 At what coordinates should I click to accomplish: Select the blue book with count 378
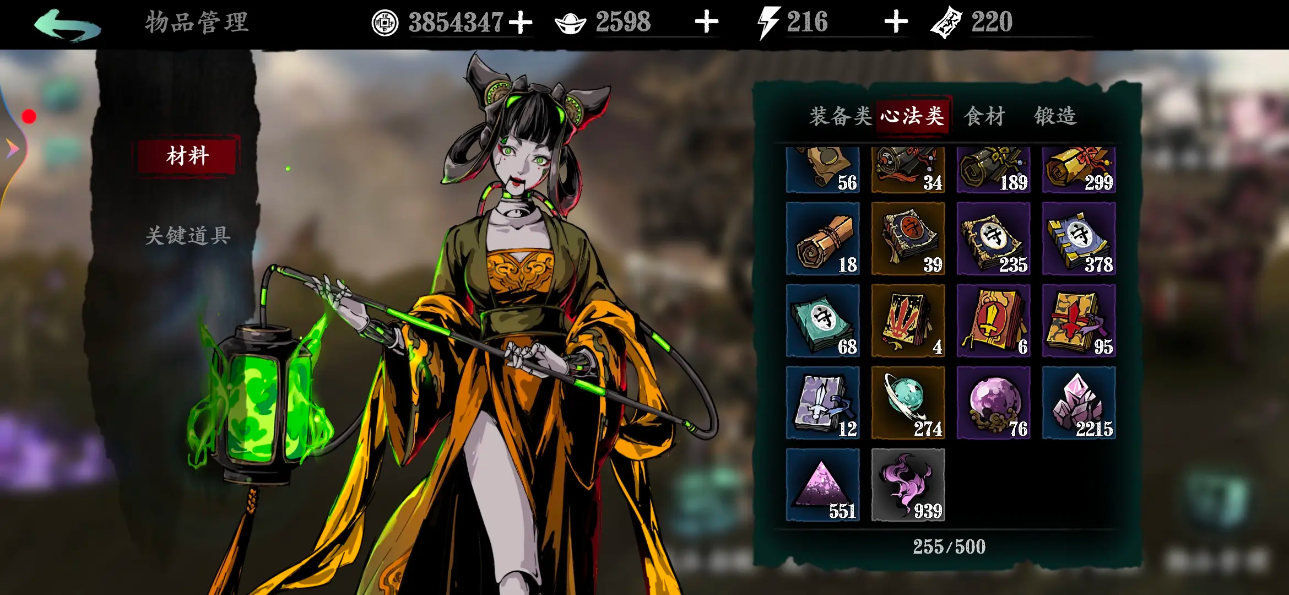[x=1078, y=238]
